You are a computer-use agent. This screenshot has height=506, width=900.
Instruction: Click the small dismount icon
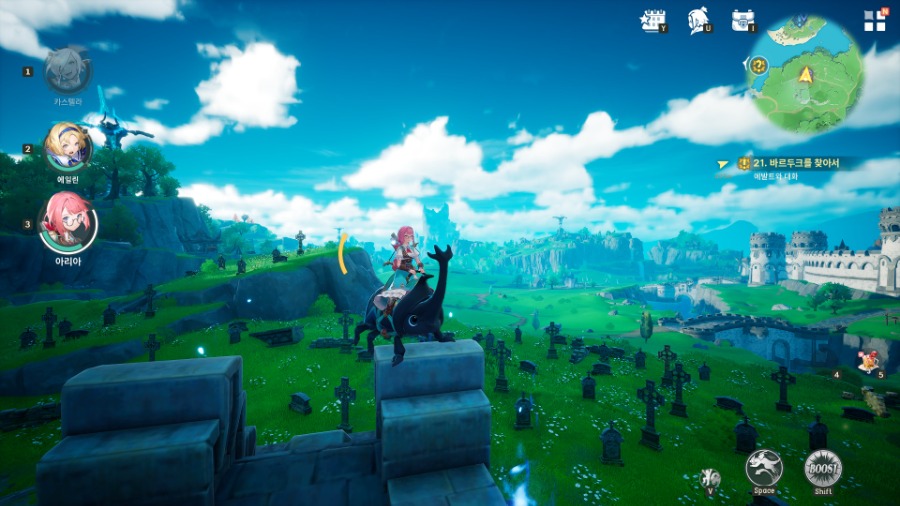(711, 477)
